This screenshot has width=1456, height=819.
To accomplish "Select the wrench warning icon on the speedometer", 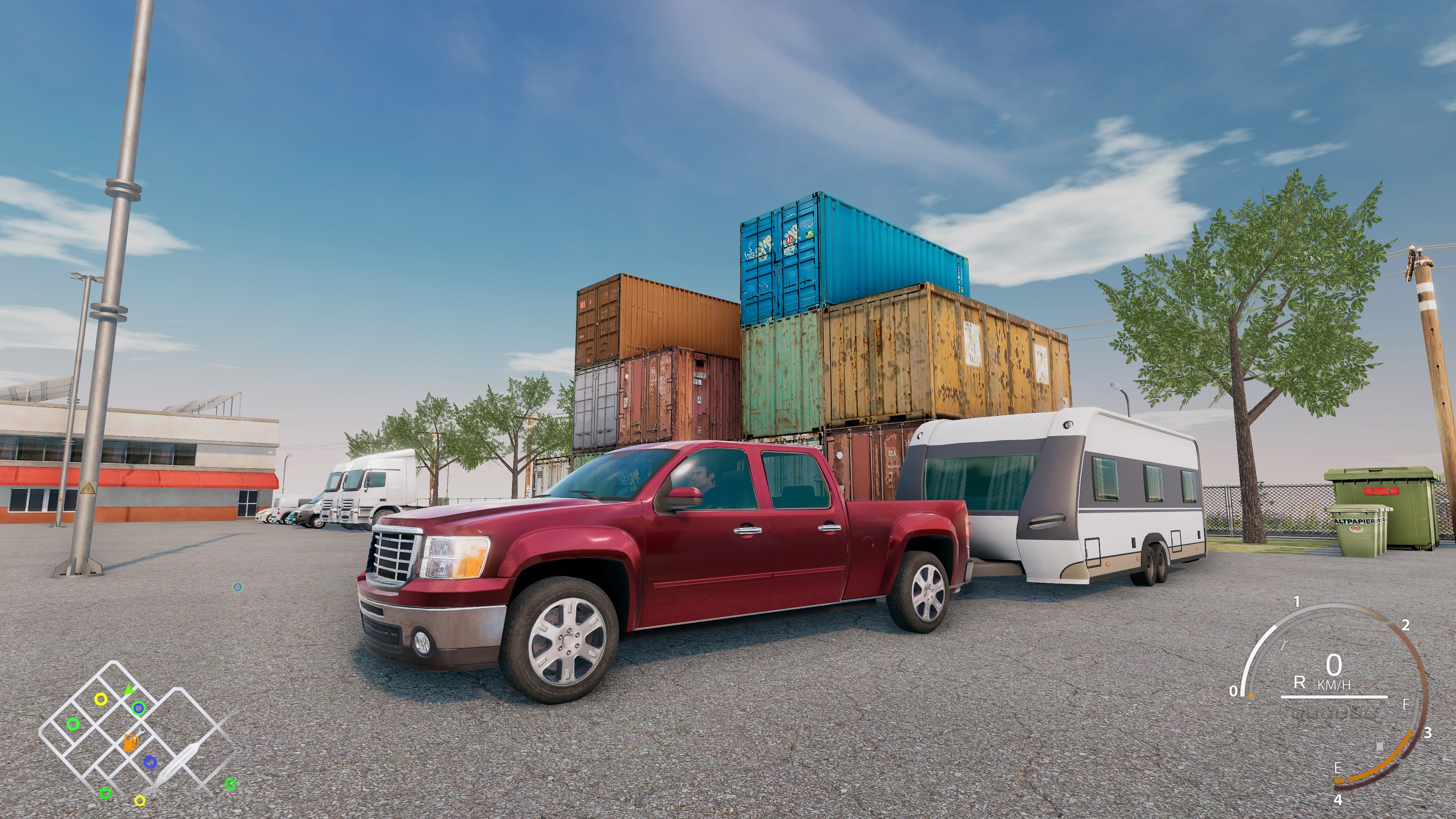I will (1283, 646).
